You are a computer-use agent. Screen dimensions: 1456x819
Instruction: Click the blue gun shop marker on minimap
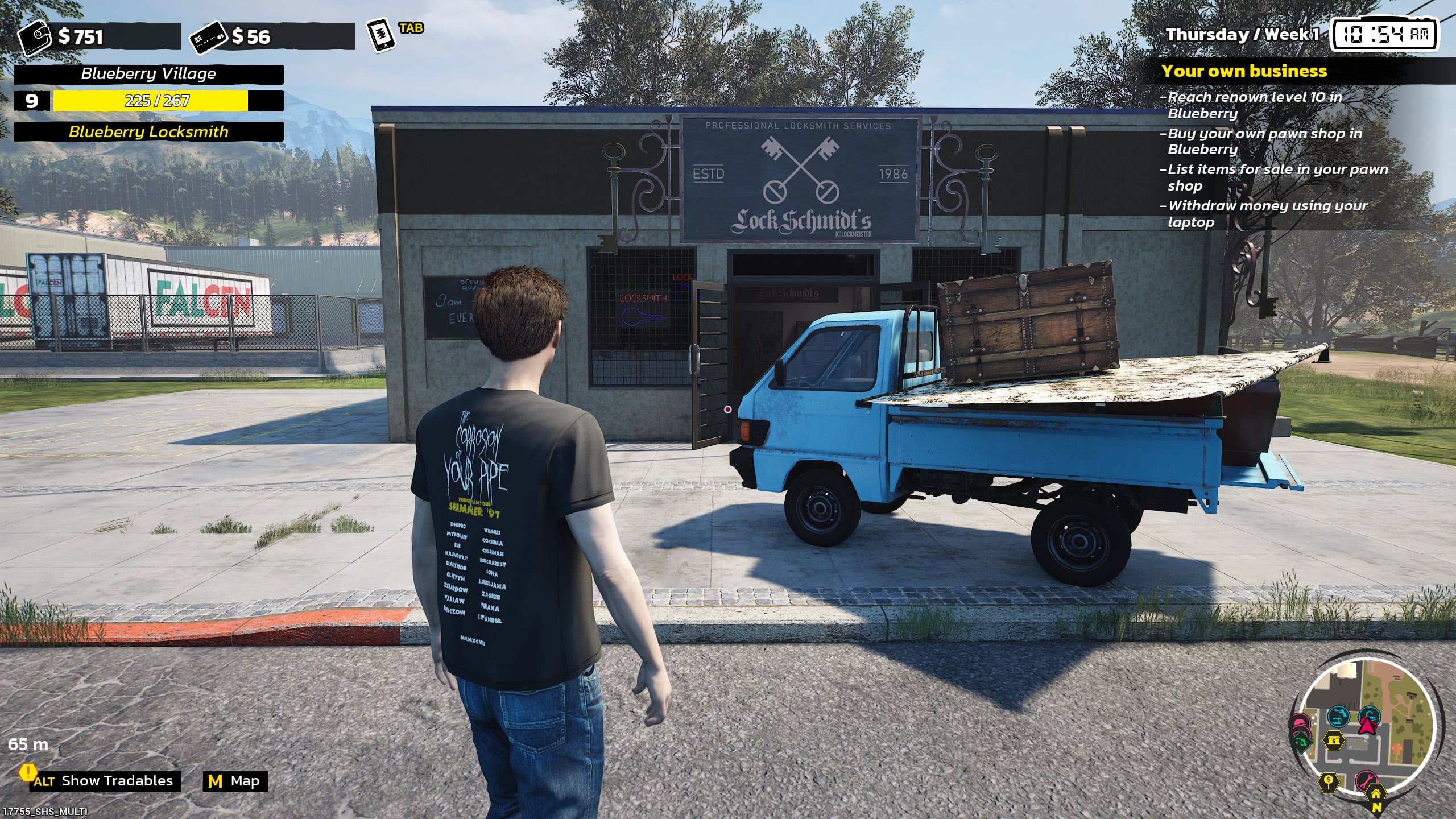coord(1338,716)
